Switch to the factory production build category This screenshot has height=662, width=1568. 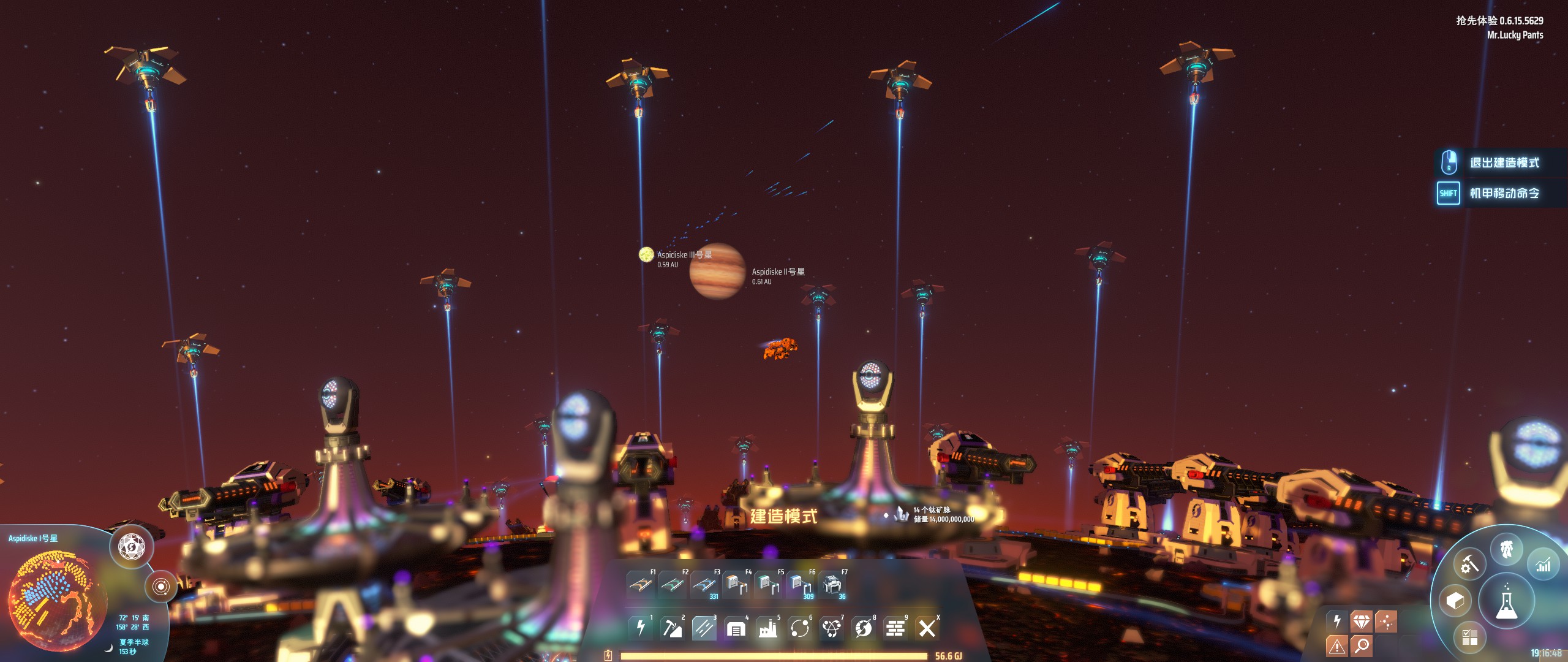pos(767,628)
